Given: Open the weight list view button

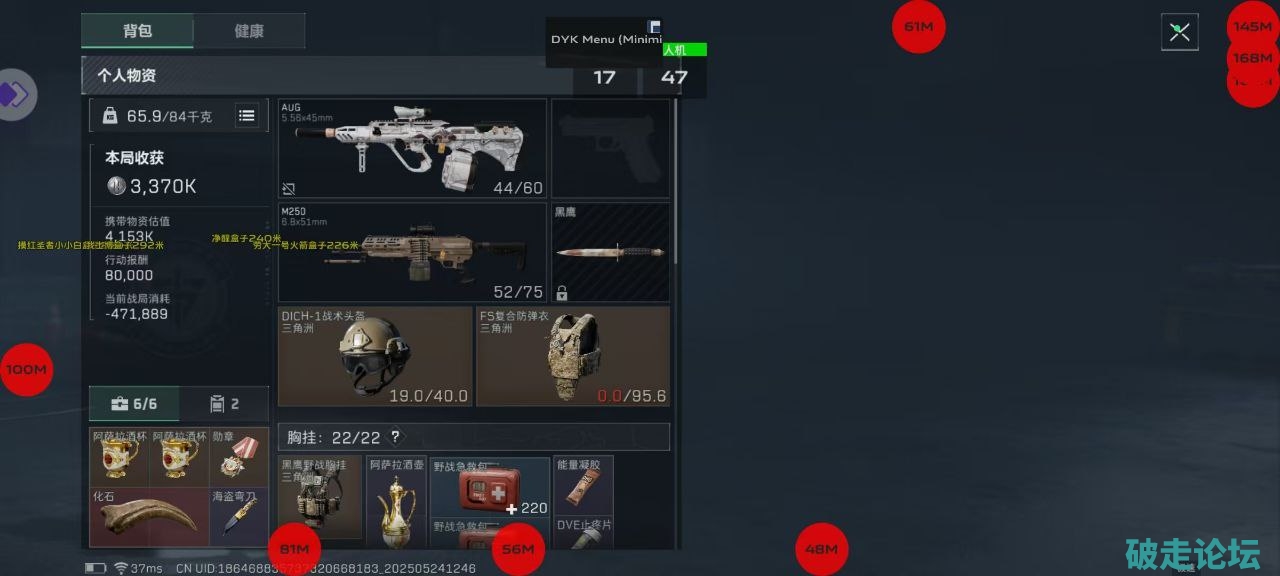Looking at the screenshot, I should pyautogui.click(x=246, y=116).
